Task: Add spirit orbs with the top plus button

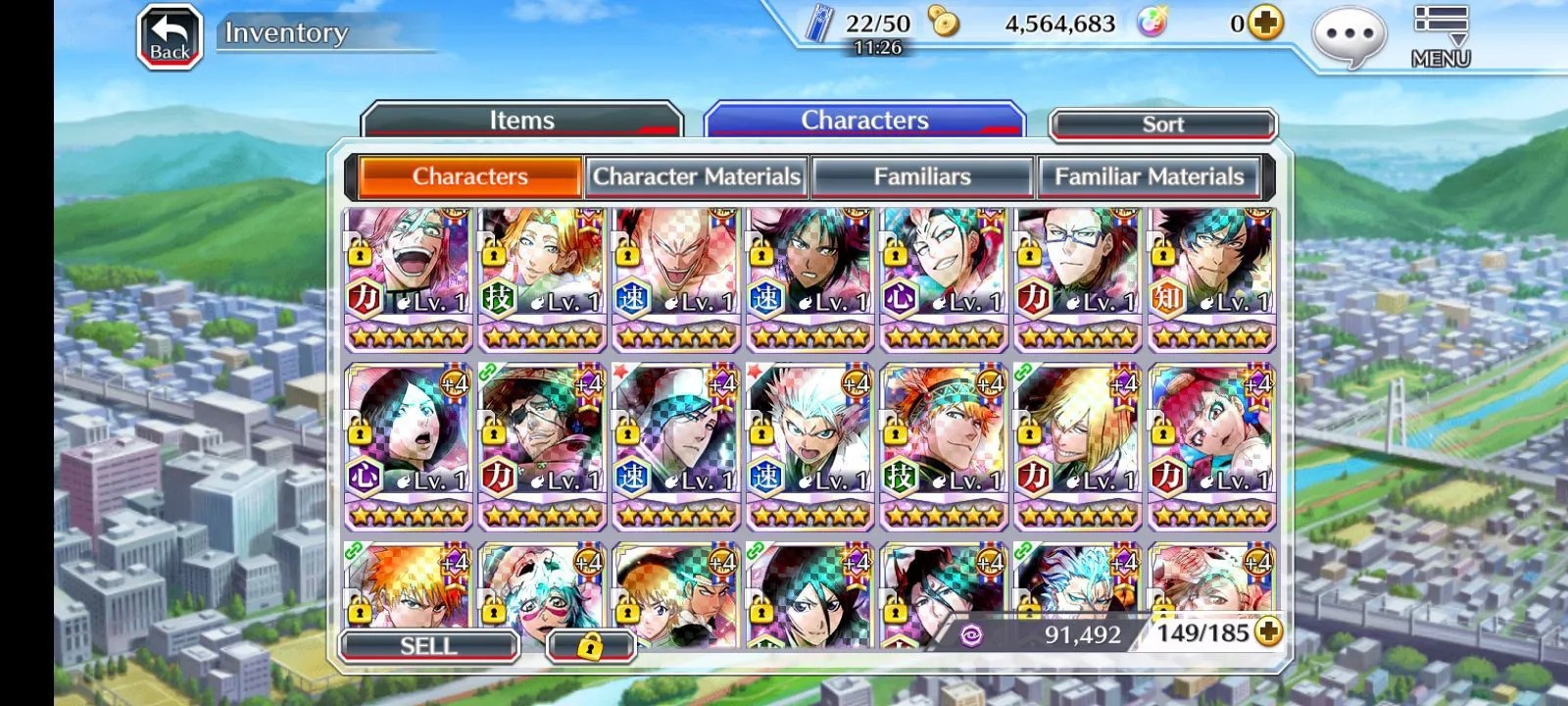Action: 1265,23
